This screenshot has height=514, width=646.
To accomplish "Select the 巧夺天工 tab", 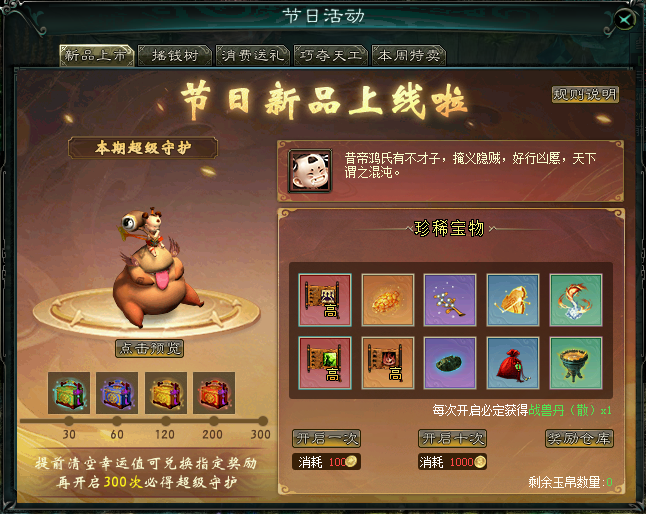I will [x=330, y=56].
